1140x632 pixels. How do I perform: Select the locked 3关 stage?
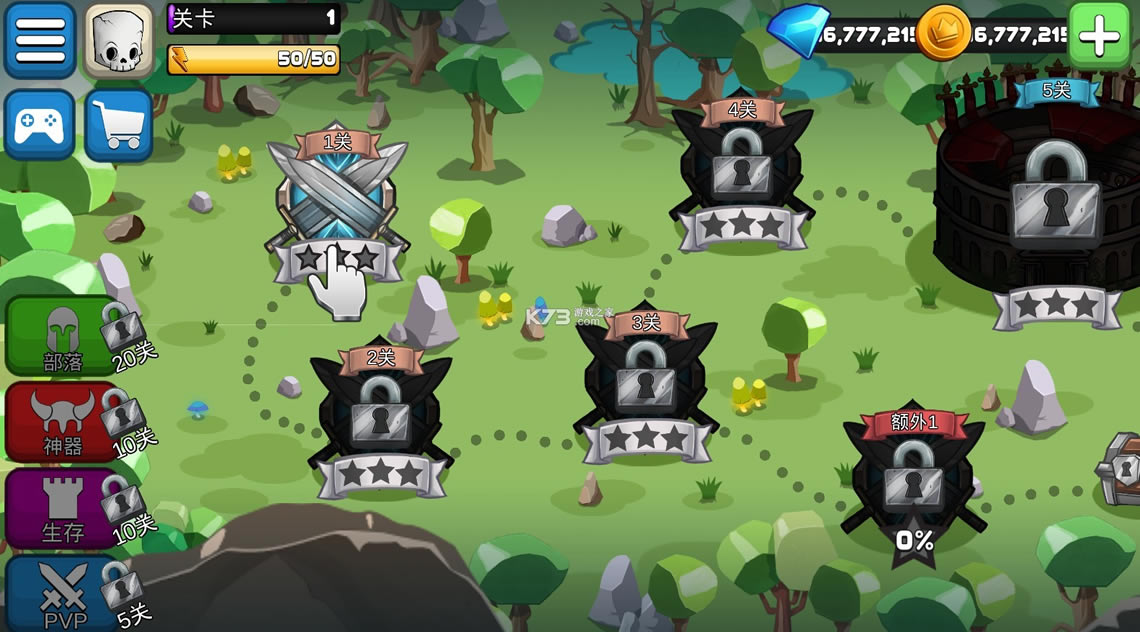tap(646, 383)
